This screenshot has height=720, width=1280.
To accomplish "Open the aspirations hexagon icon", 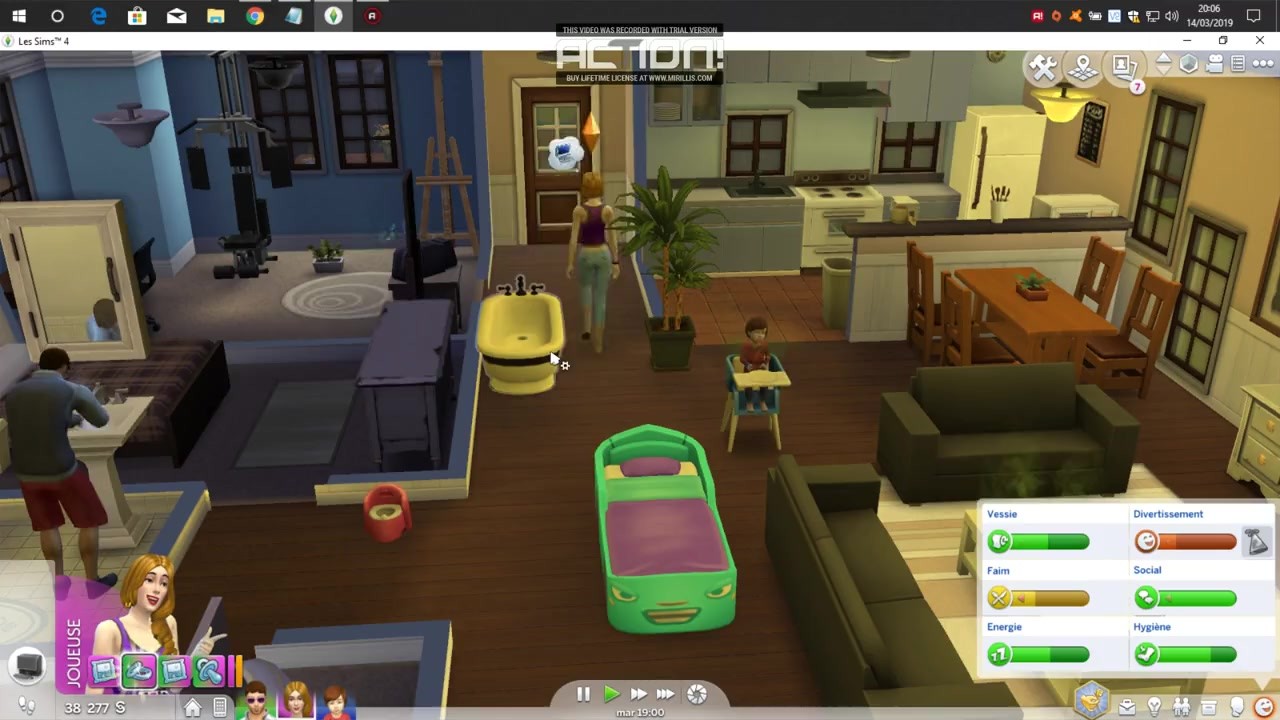I will coord(1091,700).
